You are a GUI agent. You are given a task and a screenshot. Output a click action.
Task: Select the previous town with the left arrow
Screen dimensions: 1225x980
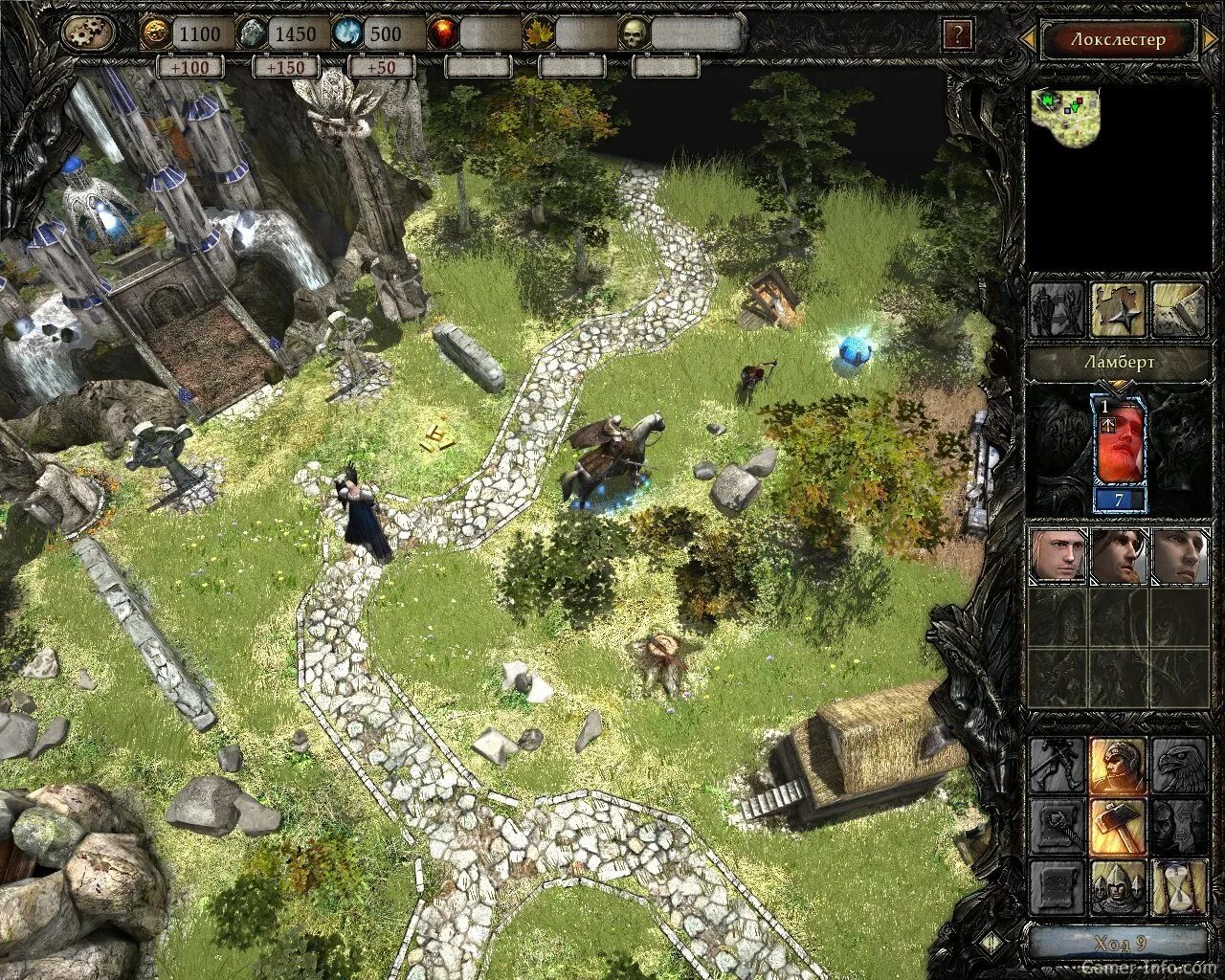pyautogui.click(x=1027, y=39)
